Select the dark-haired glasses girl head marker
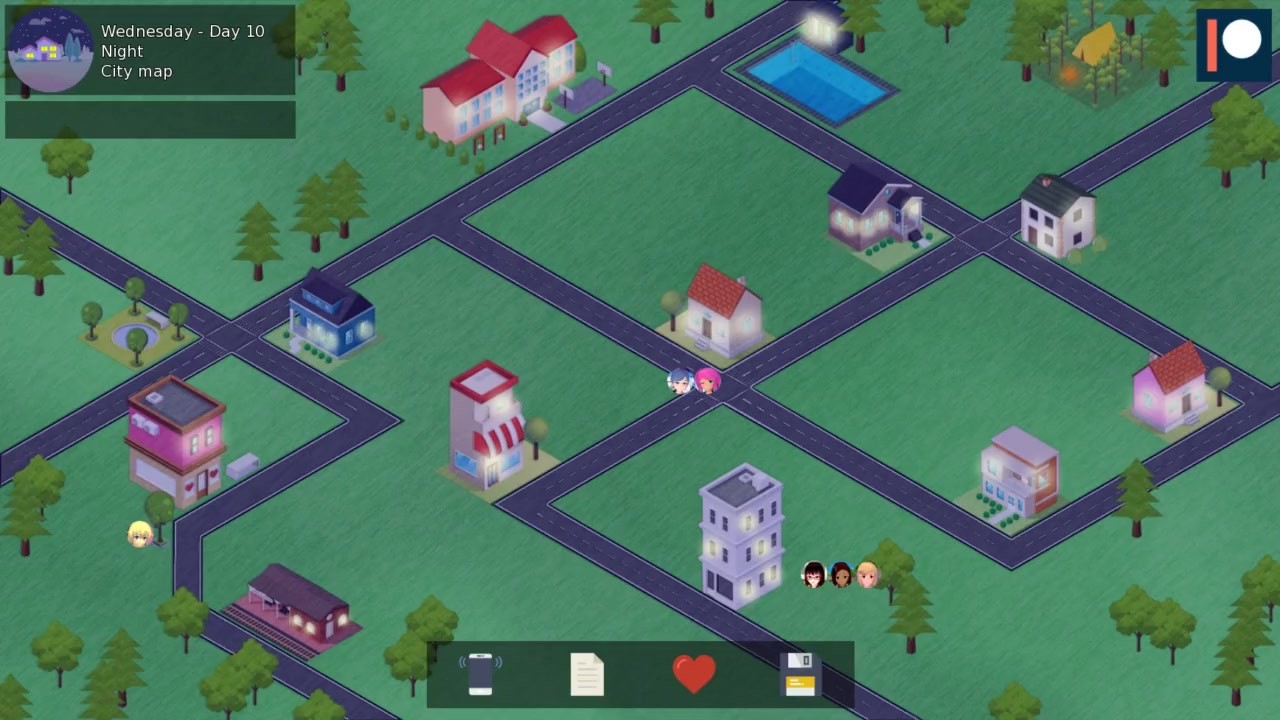The height and width of the screenshot is (720, 1280). (814, 575)
